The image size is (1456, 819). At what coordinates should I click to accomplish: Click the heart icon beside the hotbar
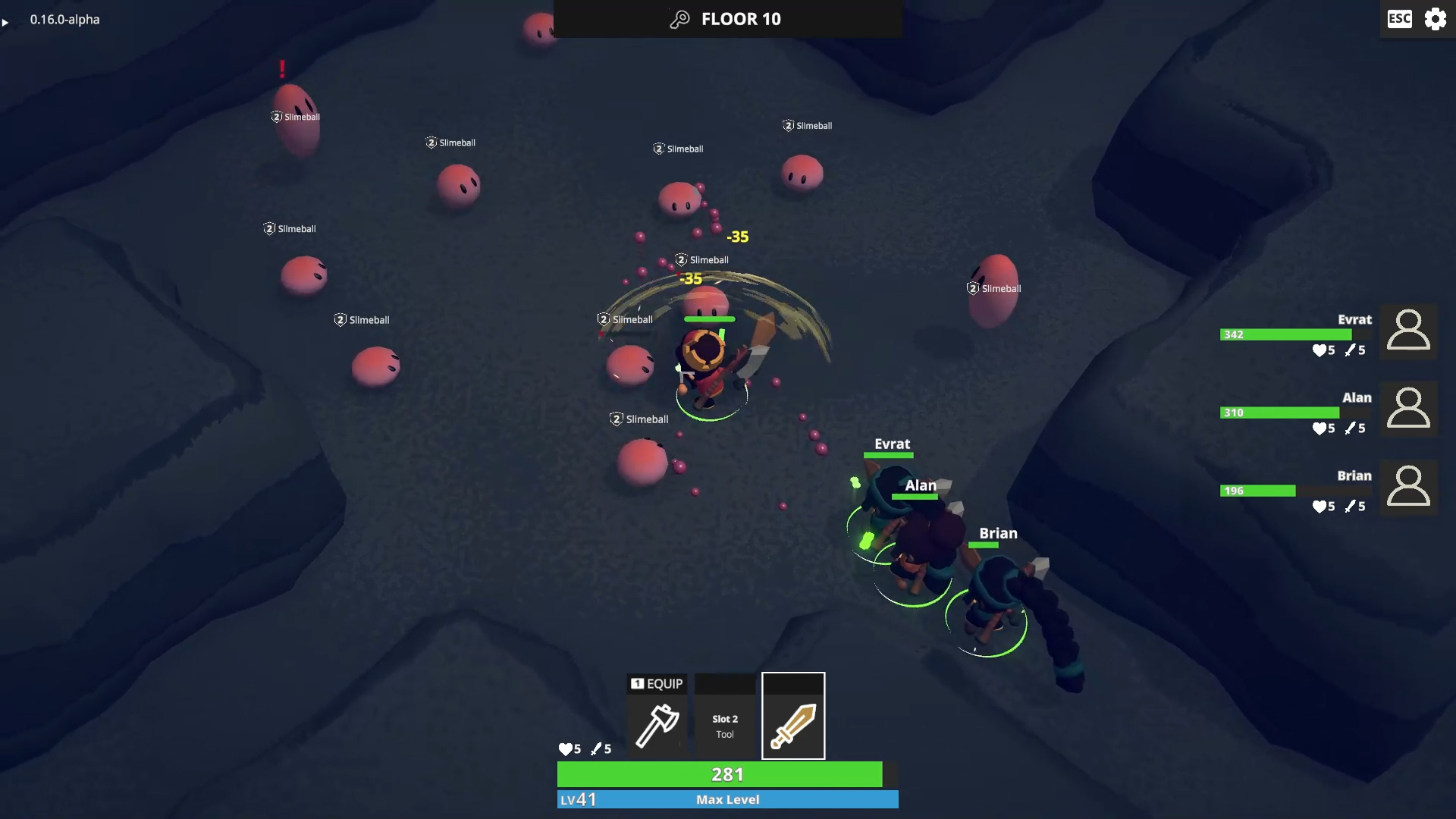coord(566,748)
